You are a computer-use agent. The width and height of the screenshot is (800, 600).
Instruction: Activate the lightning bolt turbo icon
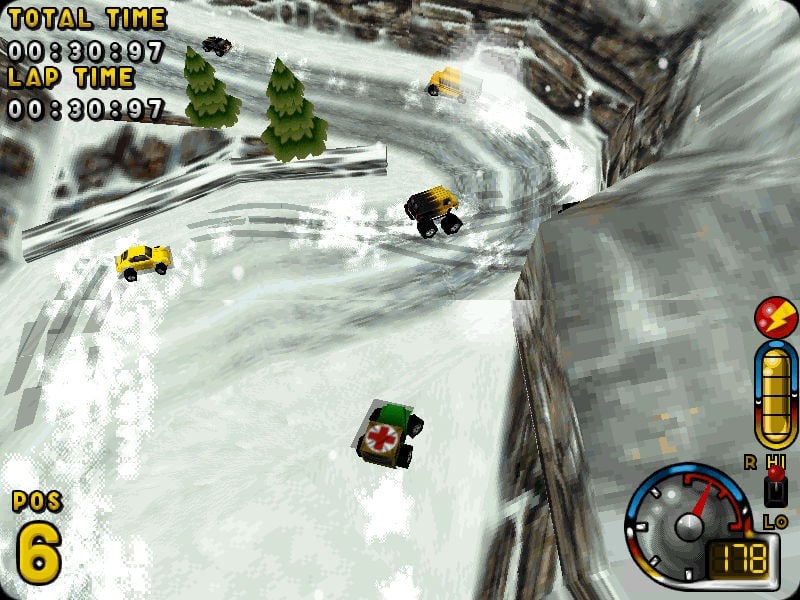point(775,318)
